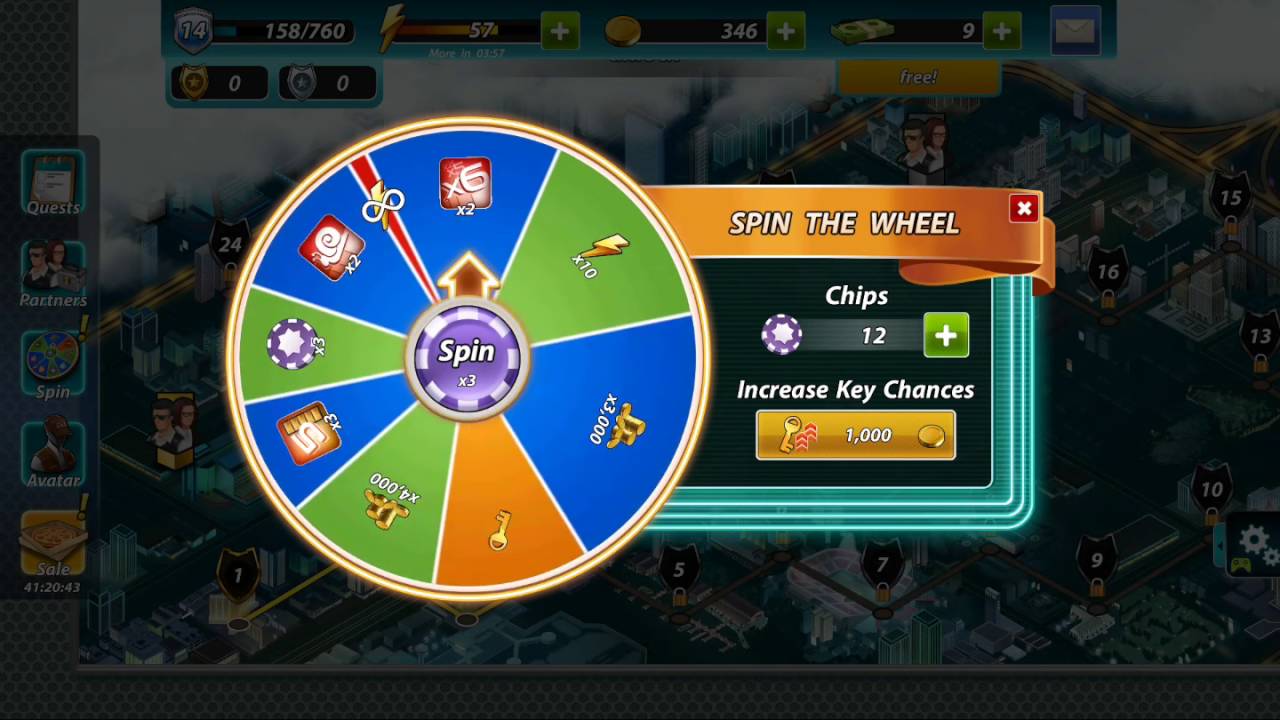Close the Spin the Wheel panel
This screenshot has width=1280, height=720.
pyautogui.click(x=1023, y=208)
